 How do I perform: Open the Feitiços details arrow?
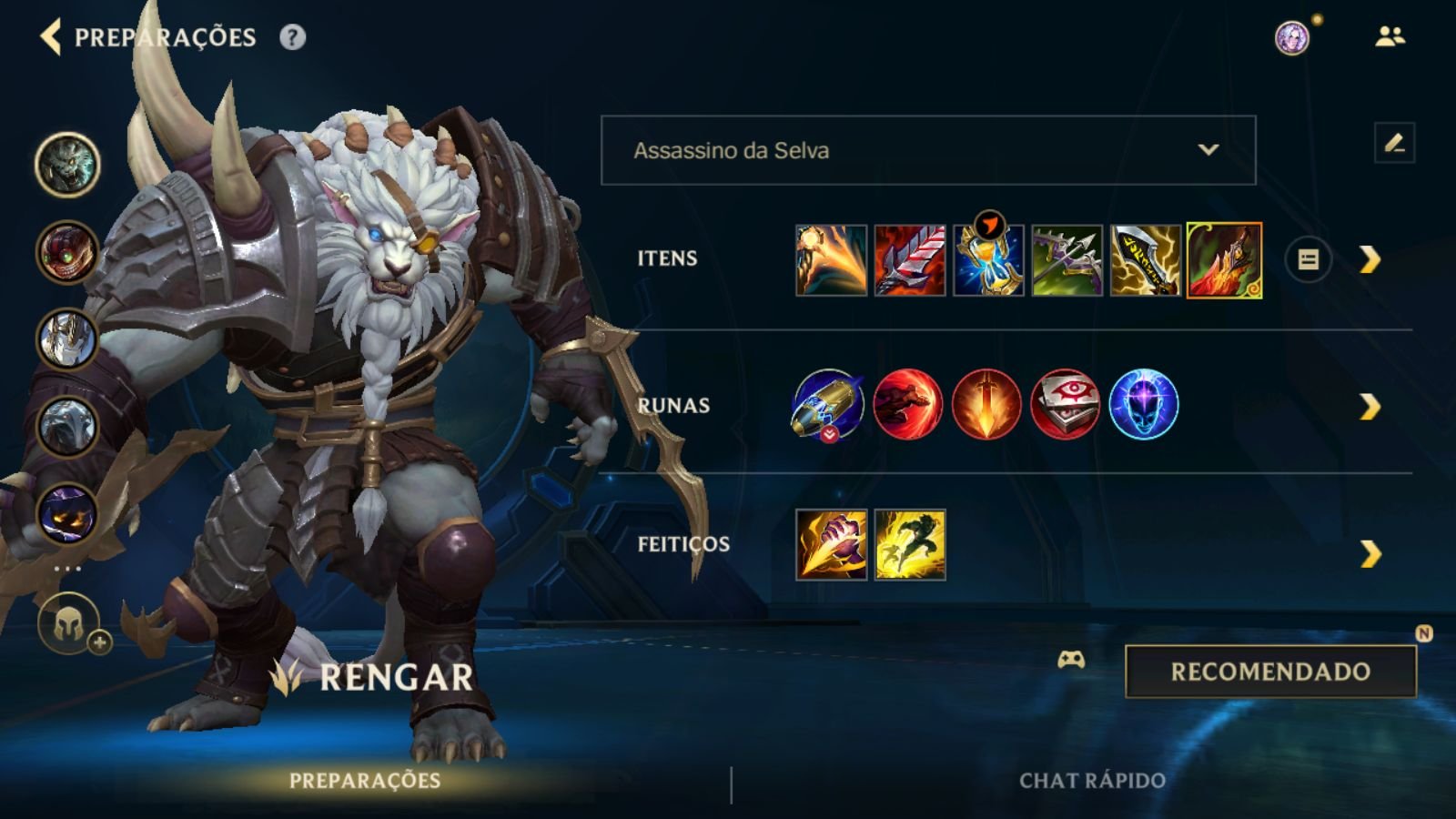1370,553
